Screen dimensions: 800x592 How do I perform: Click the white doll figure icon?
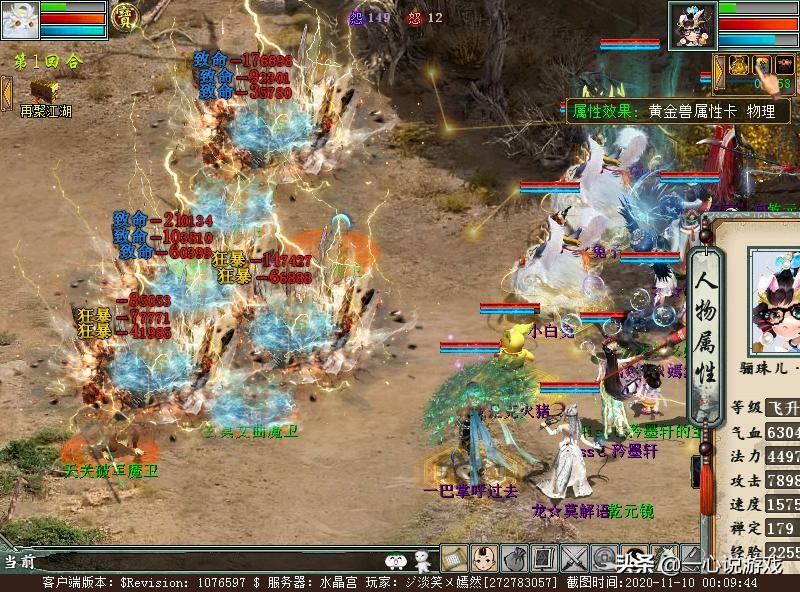tap(421, 560)
